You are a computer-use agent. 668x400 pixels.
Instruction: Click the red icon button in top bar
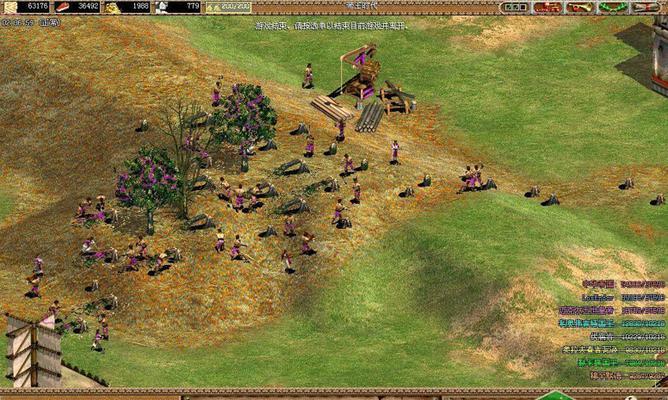(x=547, y=7)
